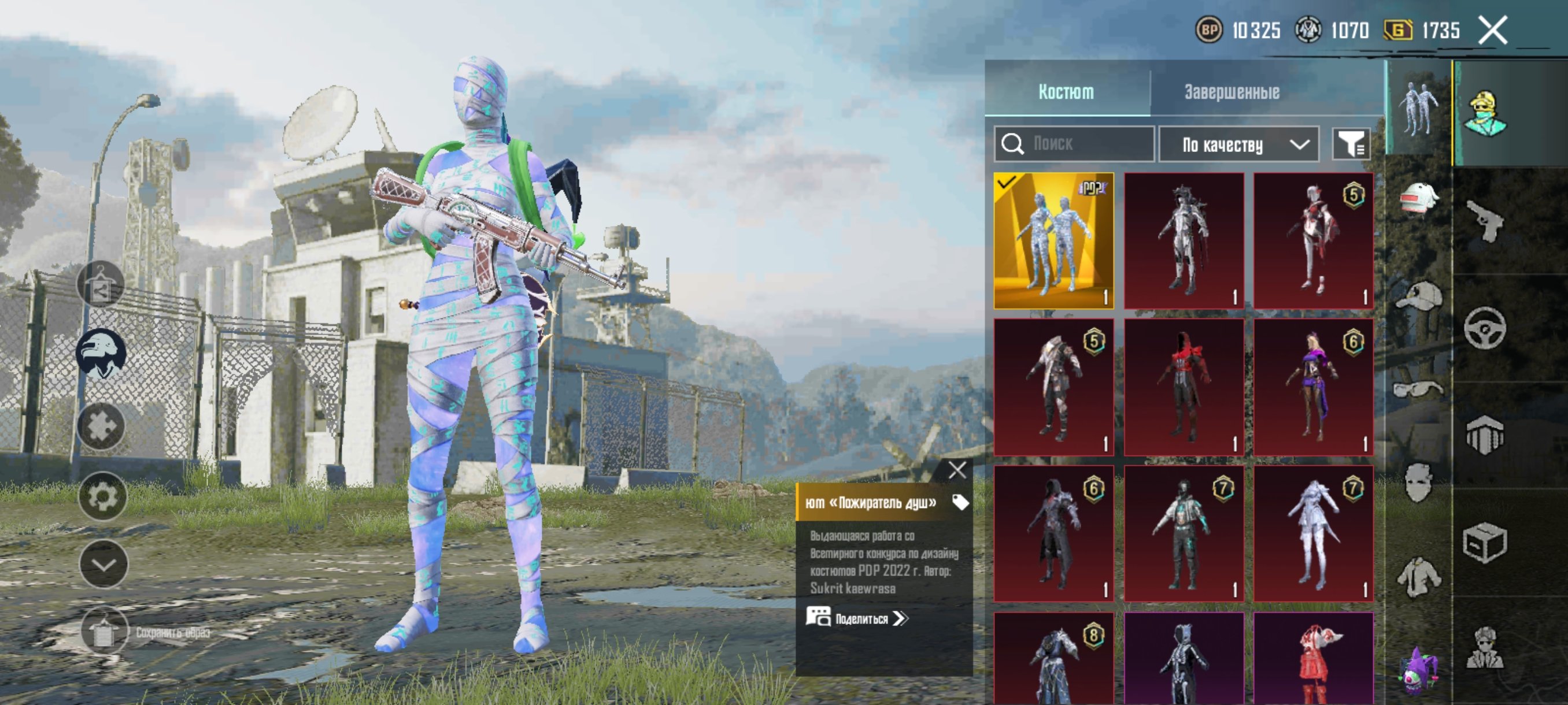Open the steering wheel vehicle category
The height and width of the screenshot is (705, 1568).
[1485, 328]
